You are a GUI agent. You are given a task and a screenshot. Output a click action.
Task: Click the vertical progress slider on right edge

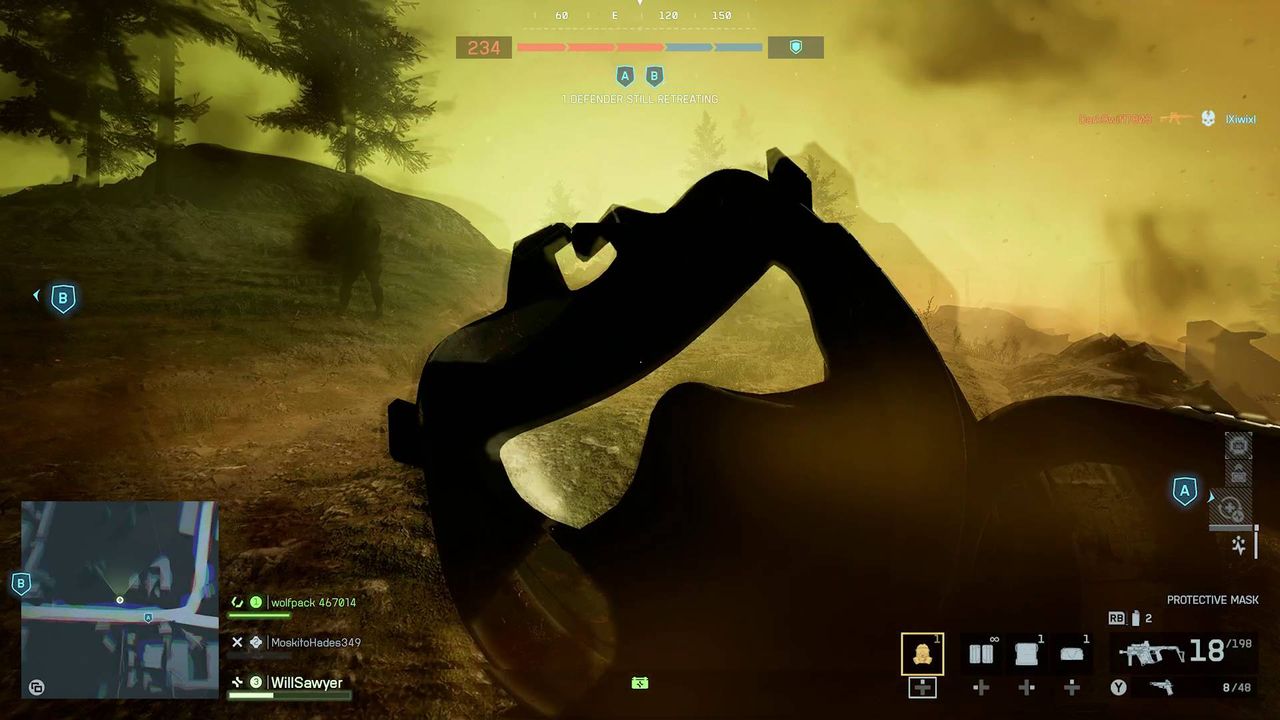(x=1256, y=540)
